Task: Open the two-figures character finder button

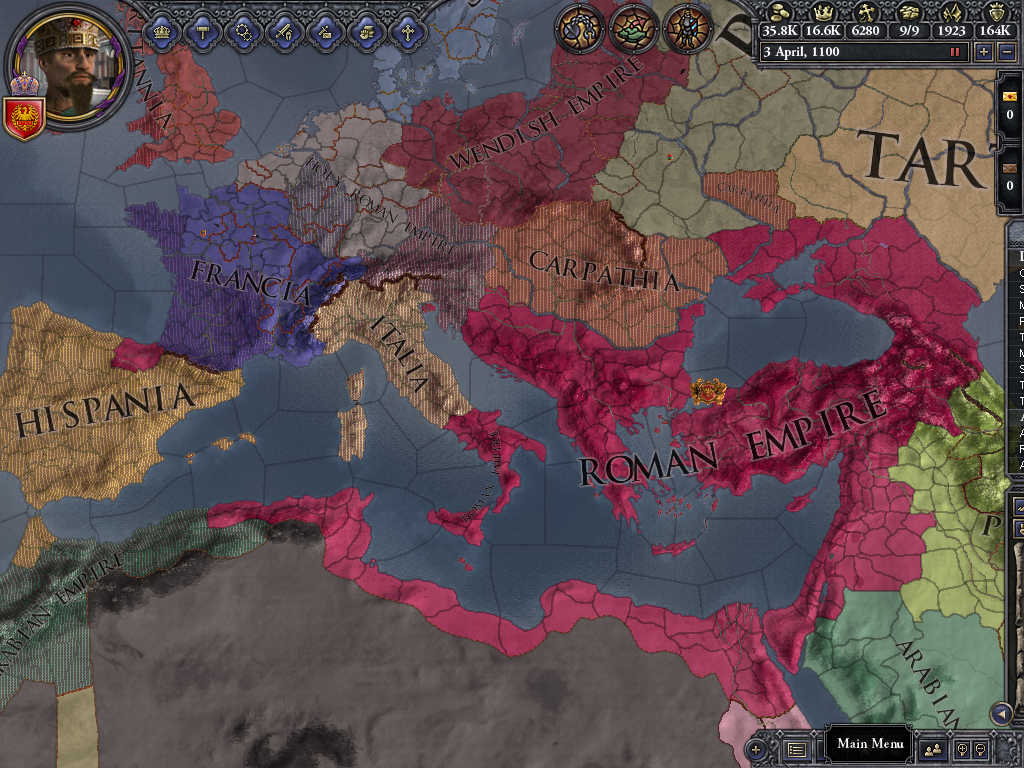Action: tap(933, 747)
